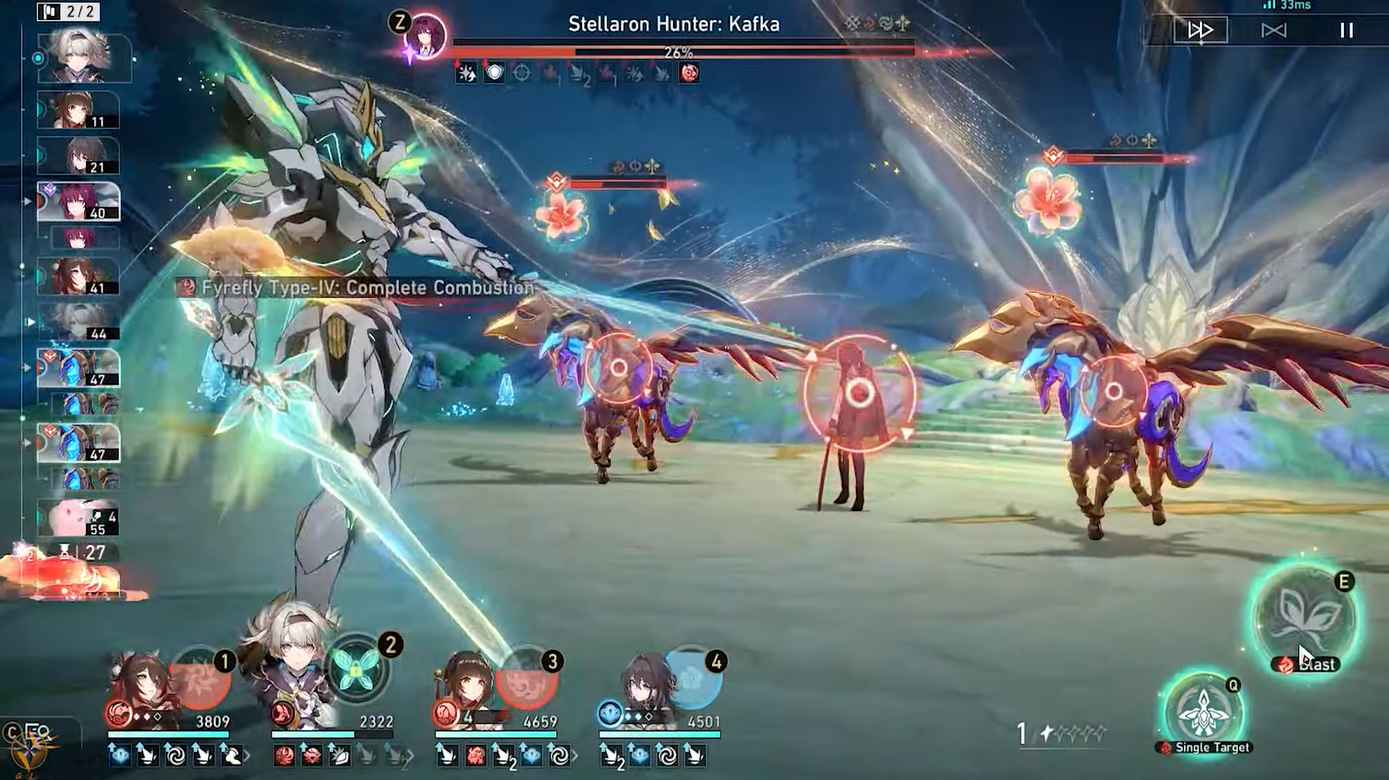Activate Firefly's green butterfly ultimate
The height and width of the screenshot is (780, 1389).
coord(357,670)
